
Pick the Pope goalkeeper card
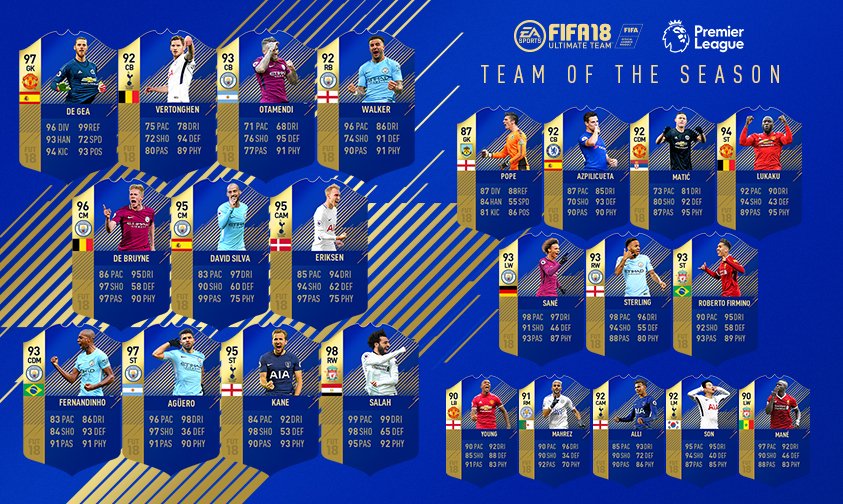point(494,162)
